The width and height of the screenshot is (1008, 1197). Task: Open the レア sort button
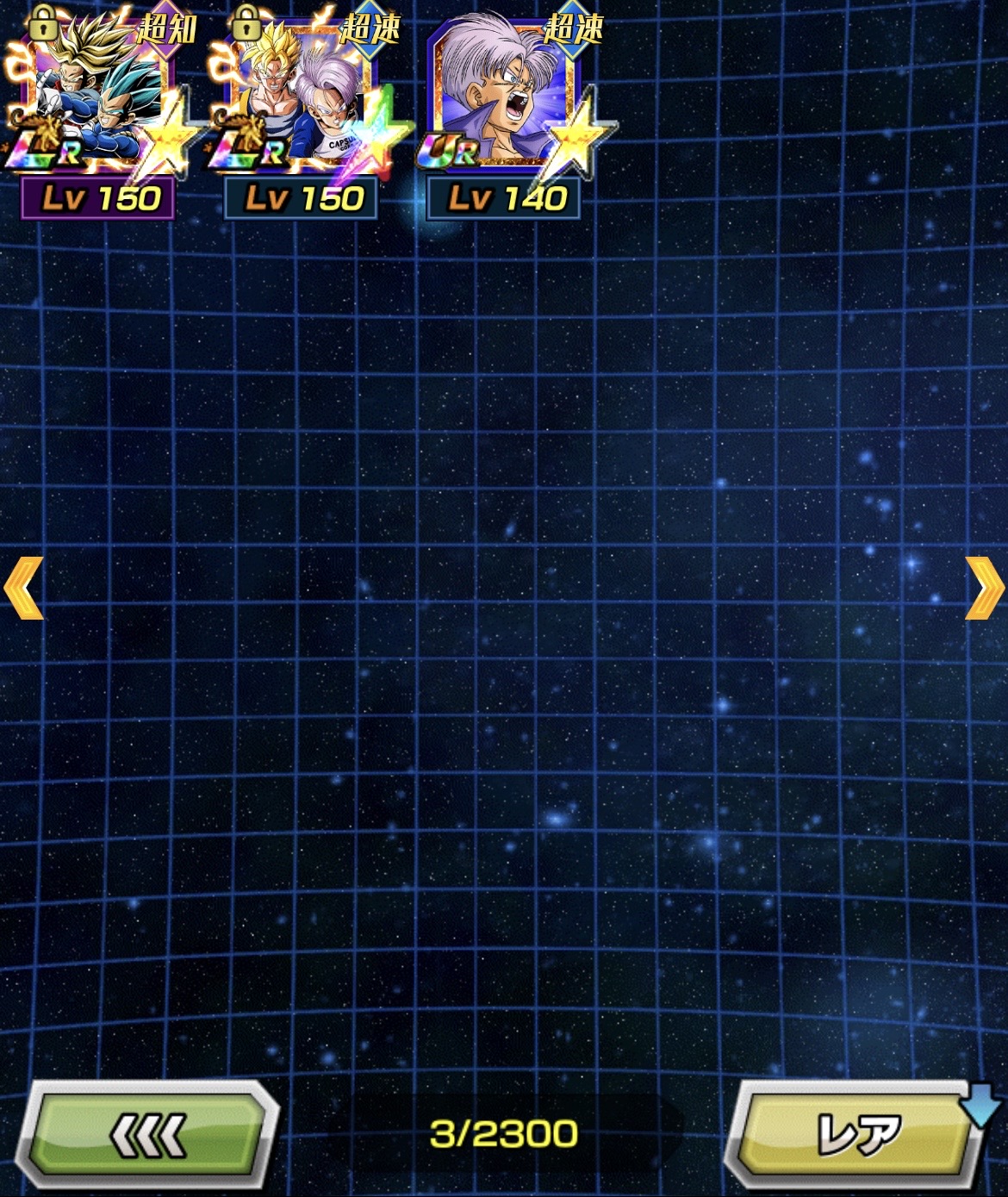tap(856, 1135)
